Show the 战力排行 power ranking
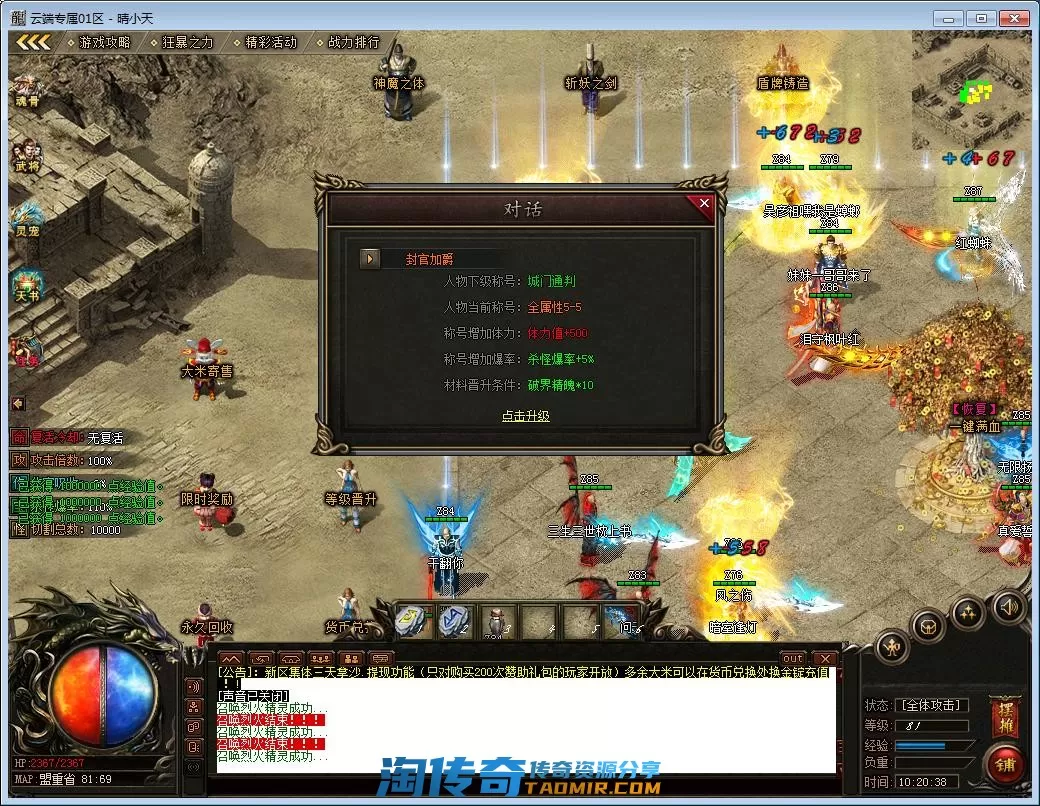 [x=353, y=42]
